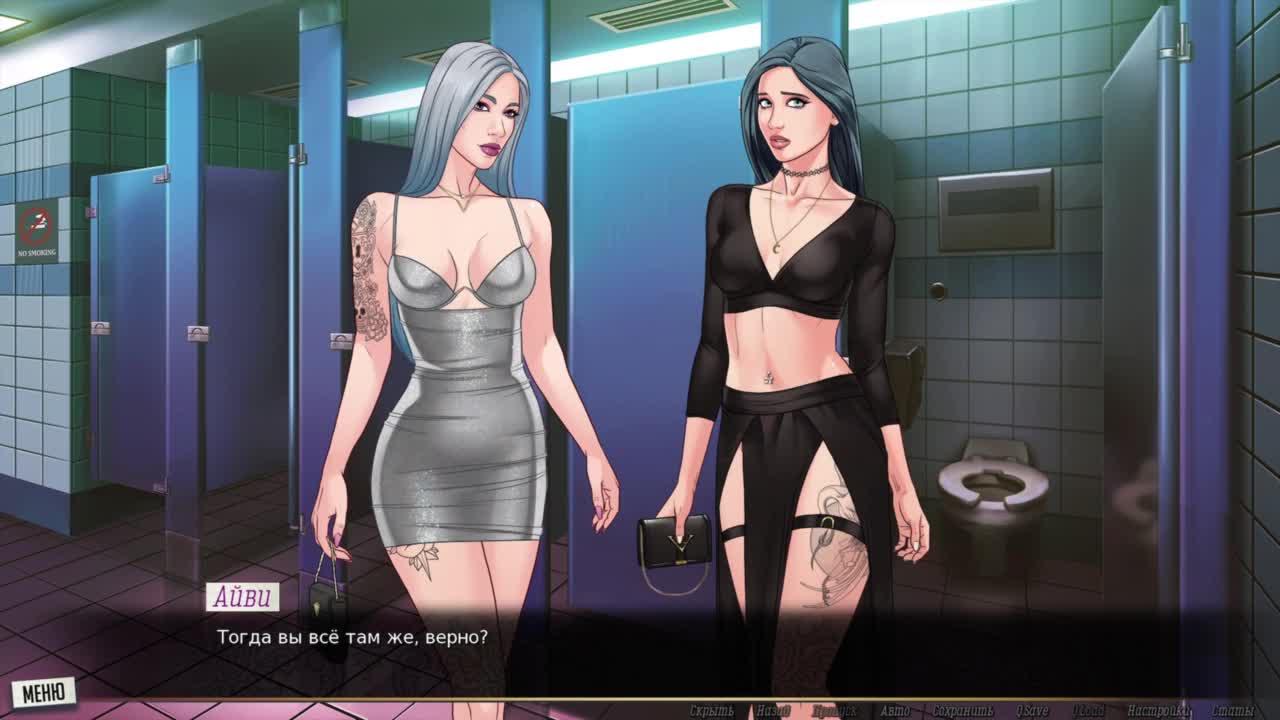
Task: Hide the interface with Скрыть
Action: click(x=711, y=711)
